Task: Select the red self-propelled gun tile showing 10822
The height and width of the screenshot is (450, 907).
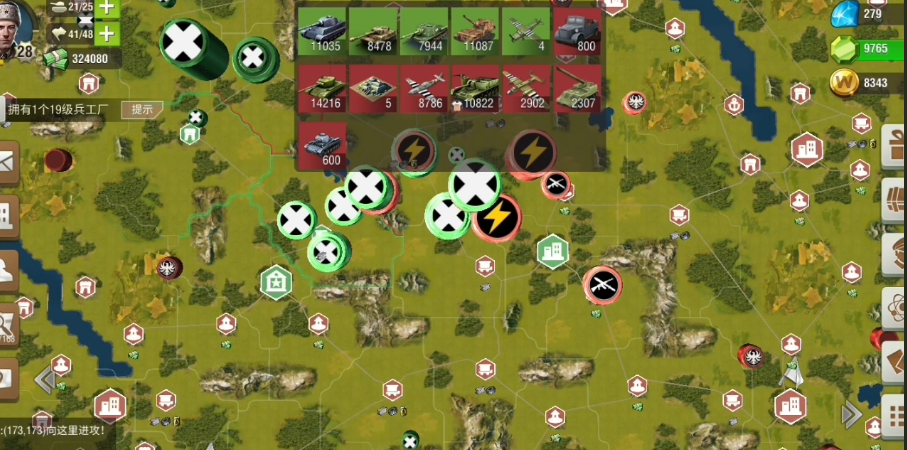Action: pyautogui.click(x=475, y=88)
